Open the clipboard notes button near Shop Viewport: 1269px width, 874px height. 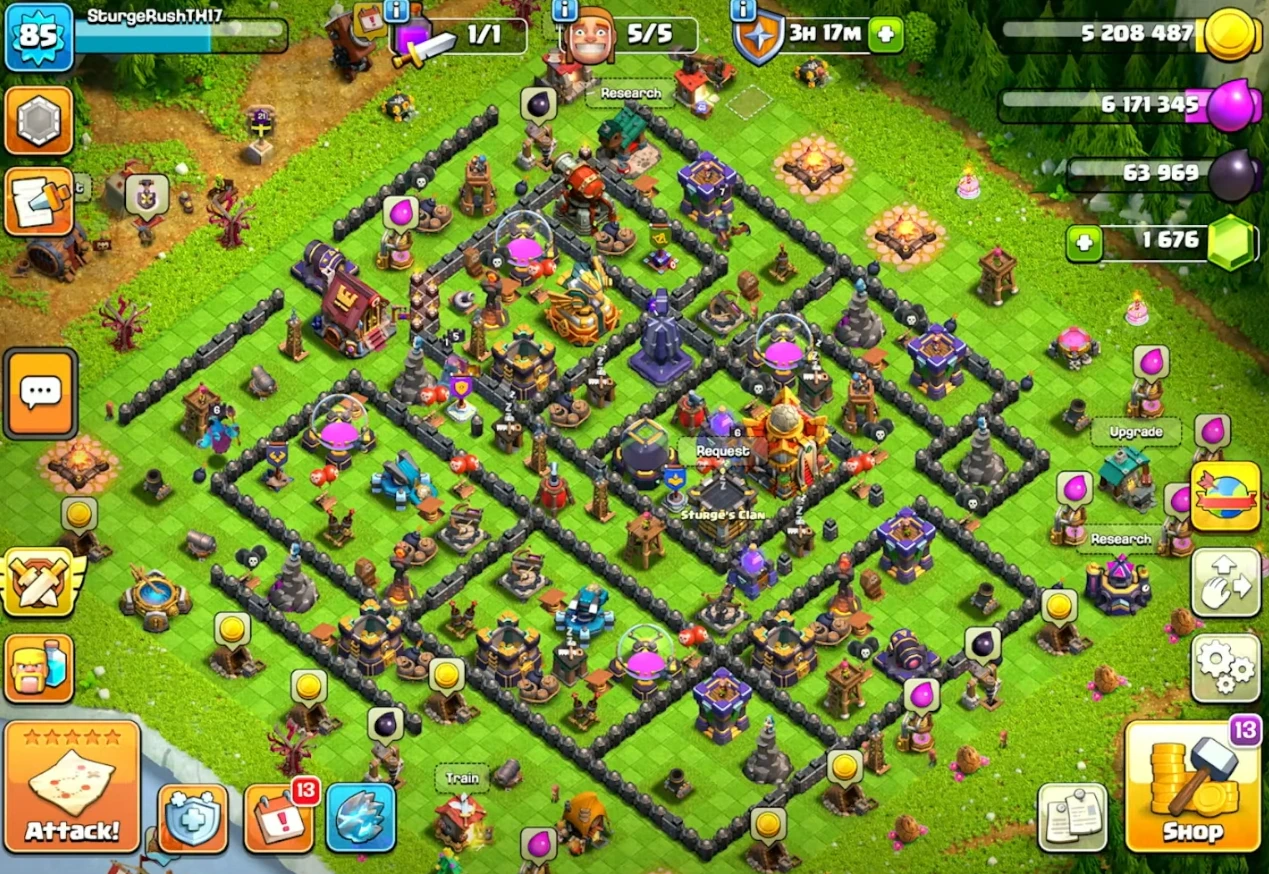click(x=1072, y=818)
